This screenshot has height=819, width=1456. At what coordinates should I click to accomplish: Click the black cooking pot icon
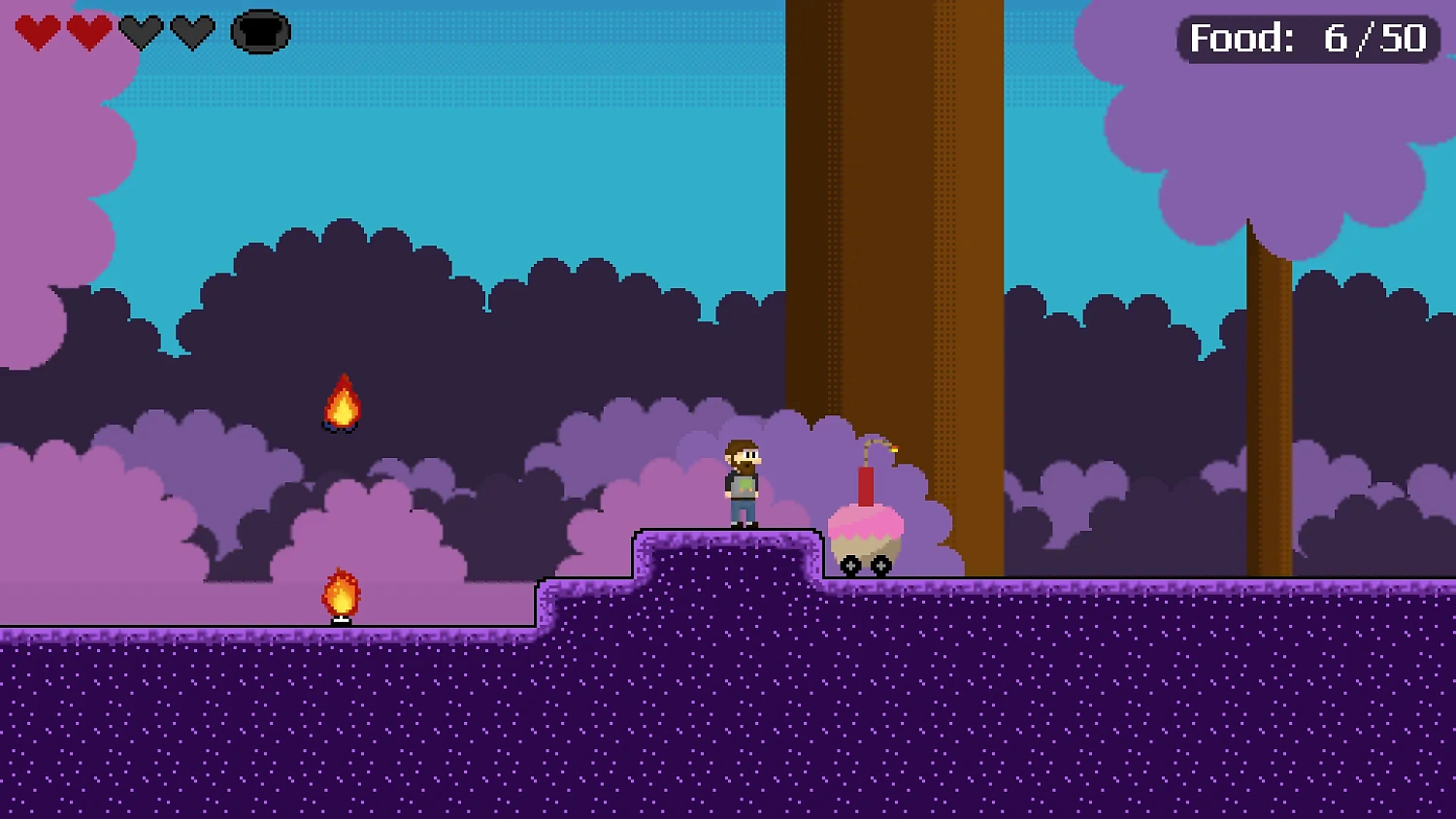tap(260, 32)
